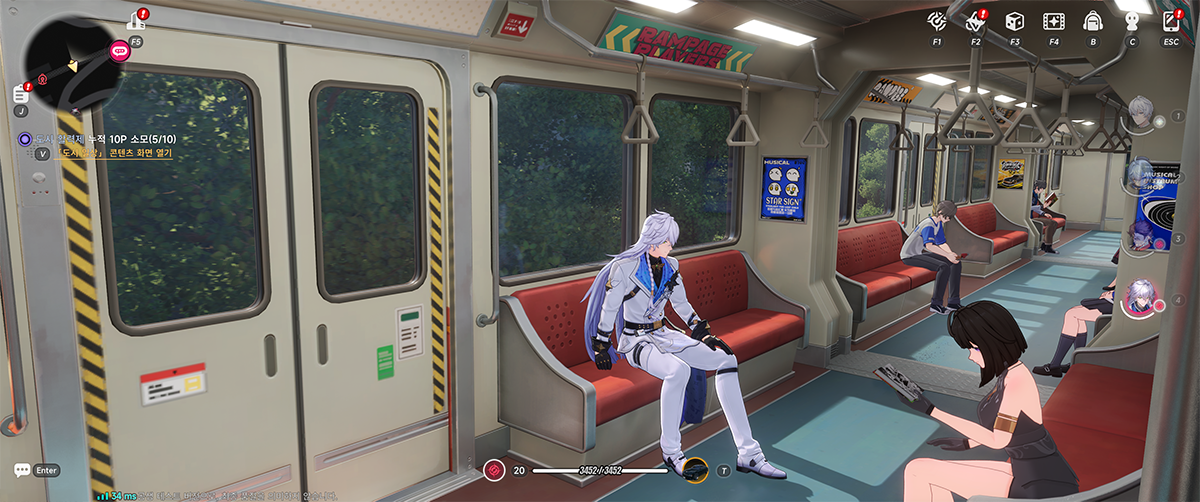Screen dimensions: 1200x502
Task: Open the circular city minimap
Action: [x=68, y=62]
